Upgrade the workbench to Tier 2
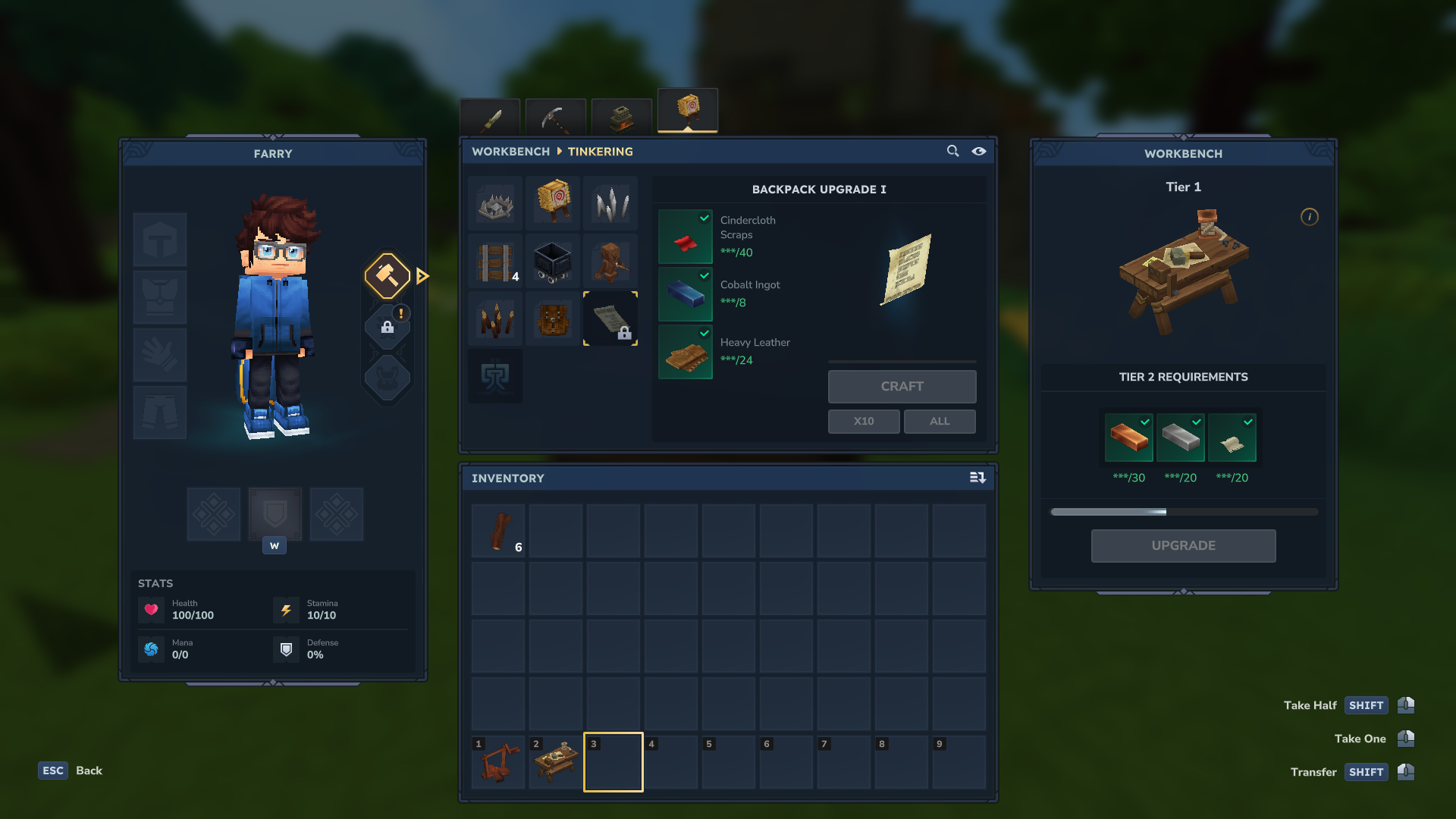Image resolution: width=1456 pixels, height=819 pixels. [x=1183, y=546]
